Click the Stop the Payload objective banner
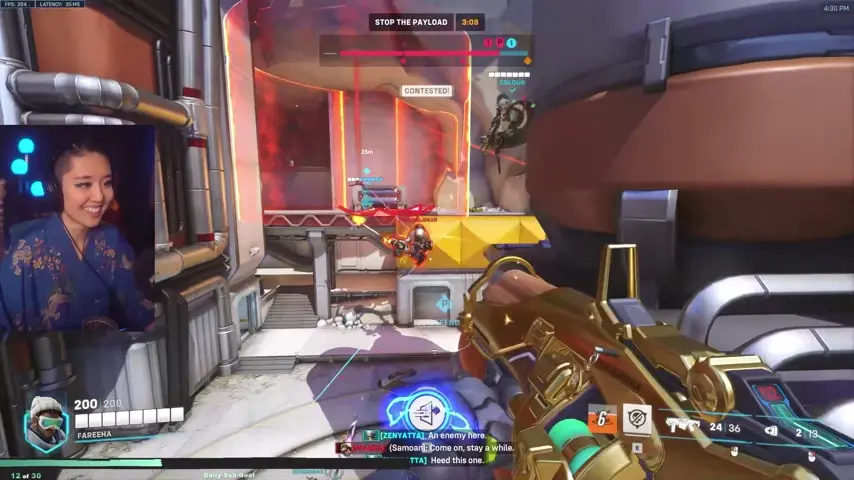 (x=410, y=22)
